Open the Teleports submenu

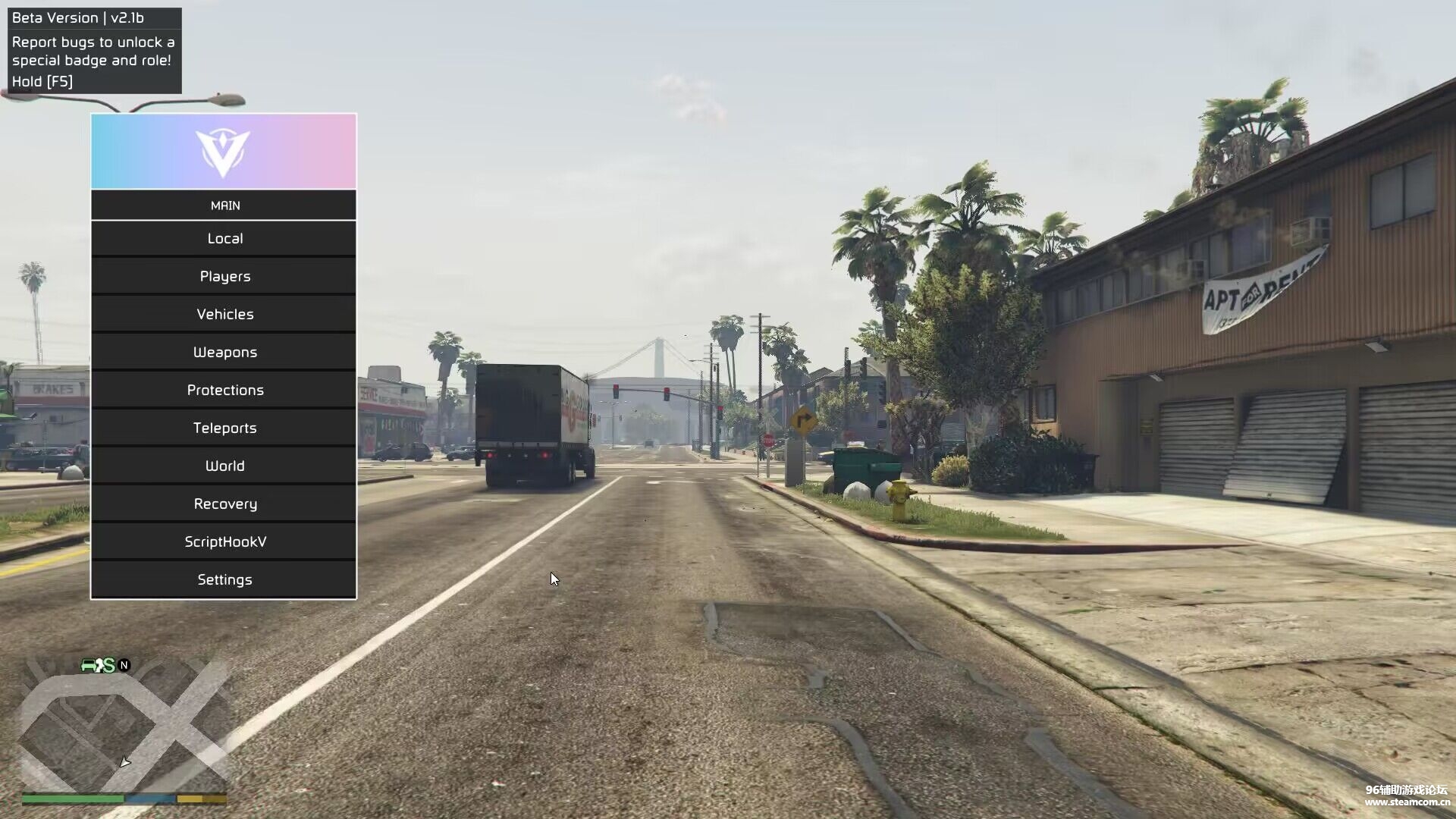pos(224,428)
